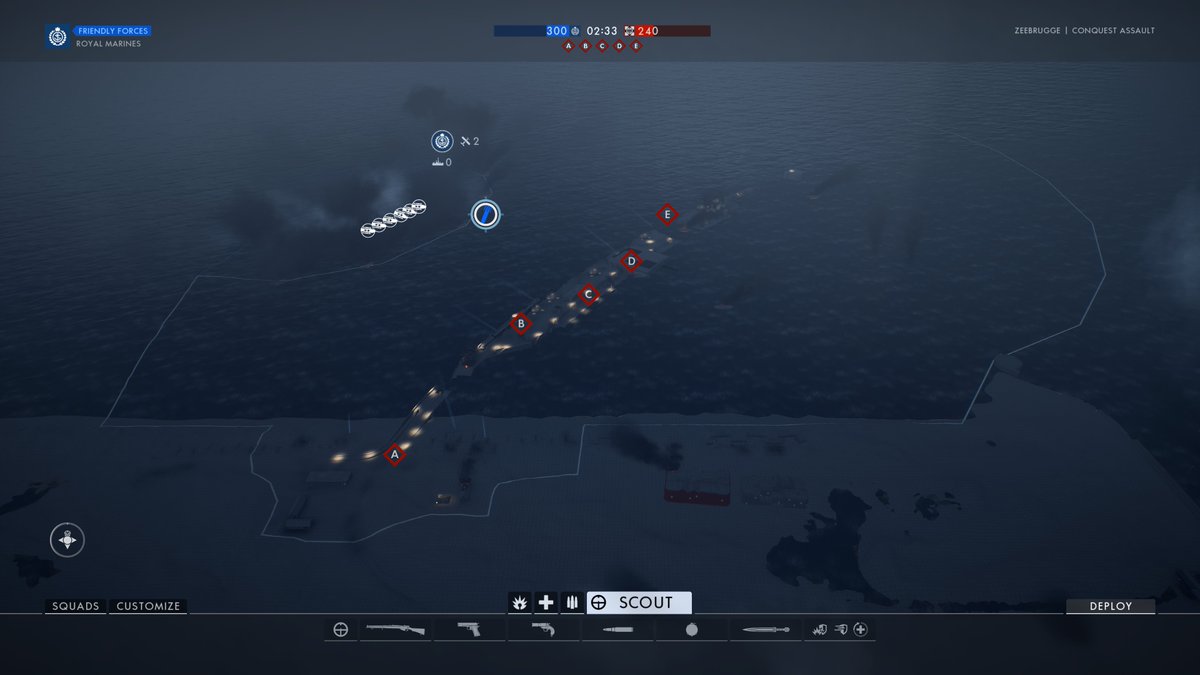
Task: Select the semi-auto pistol sidearm slot
Action: 468,630
